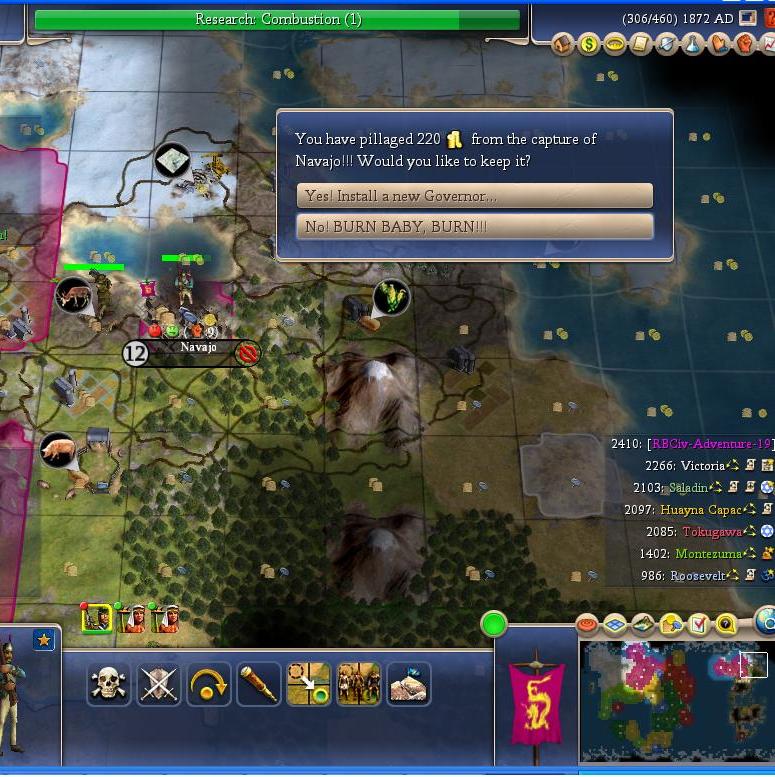Open the Financial Advisor dollar icon
The height and width of the screenshot is (777, 775).
click(x=589, y=45)
